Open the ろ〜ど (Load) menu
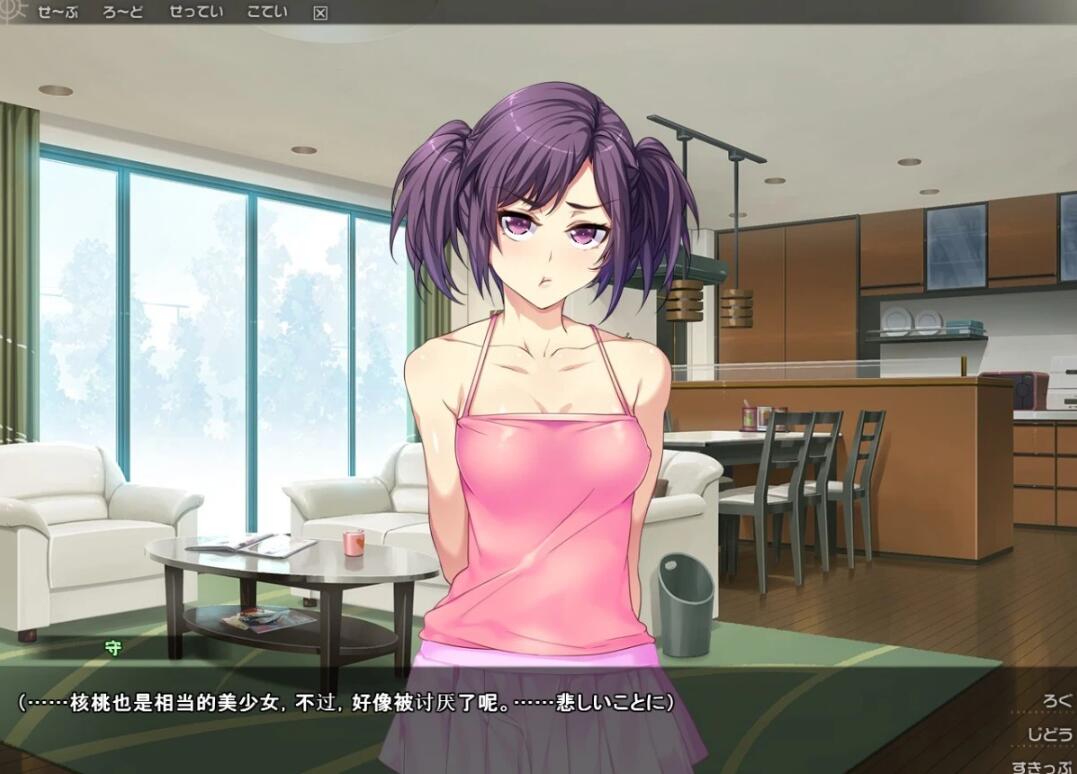 coord(123,12)
